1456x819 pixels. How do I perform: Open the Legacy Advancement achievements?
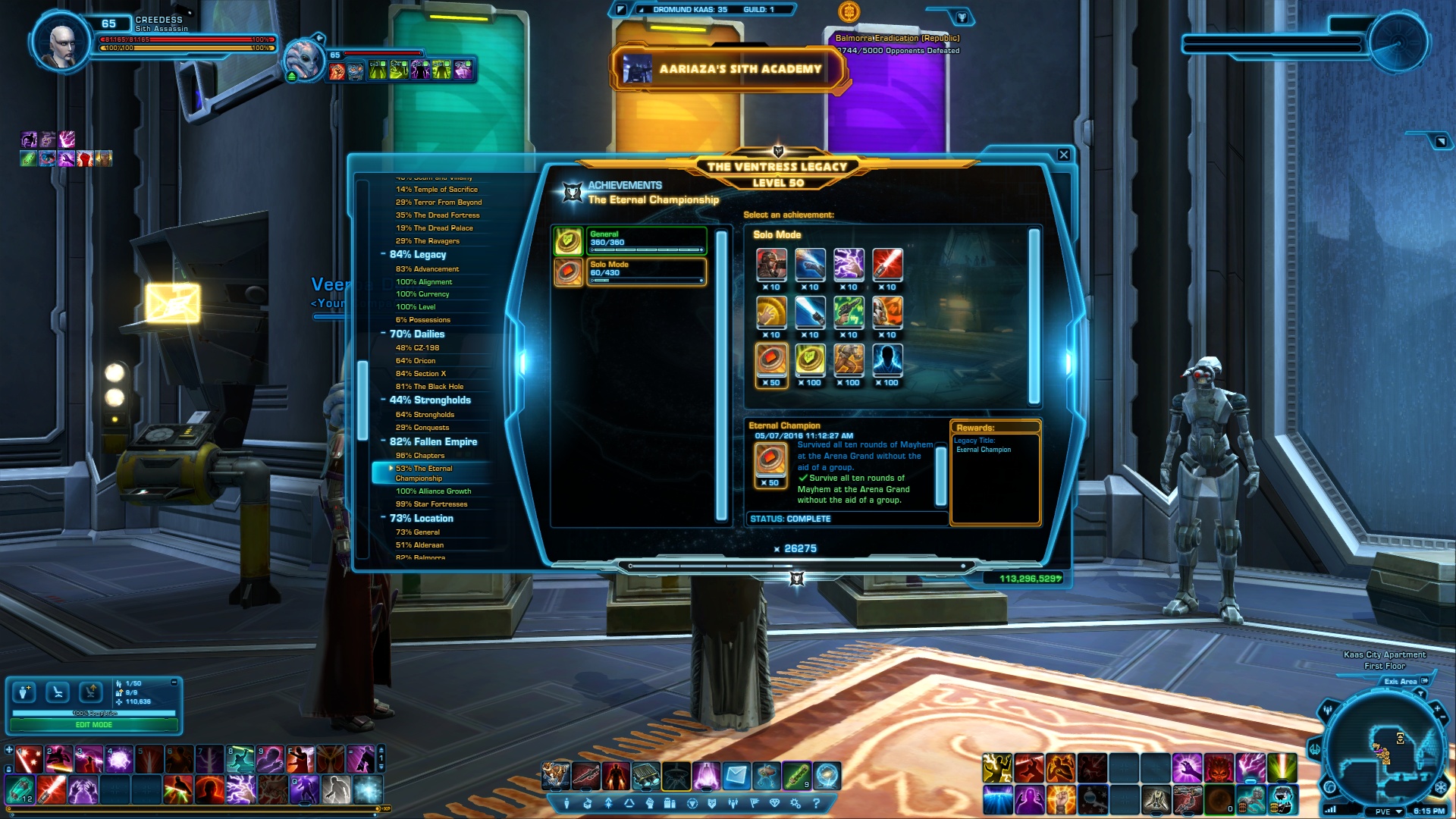click(427, 269)
